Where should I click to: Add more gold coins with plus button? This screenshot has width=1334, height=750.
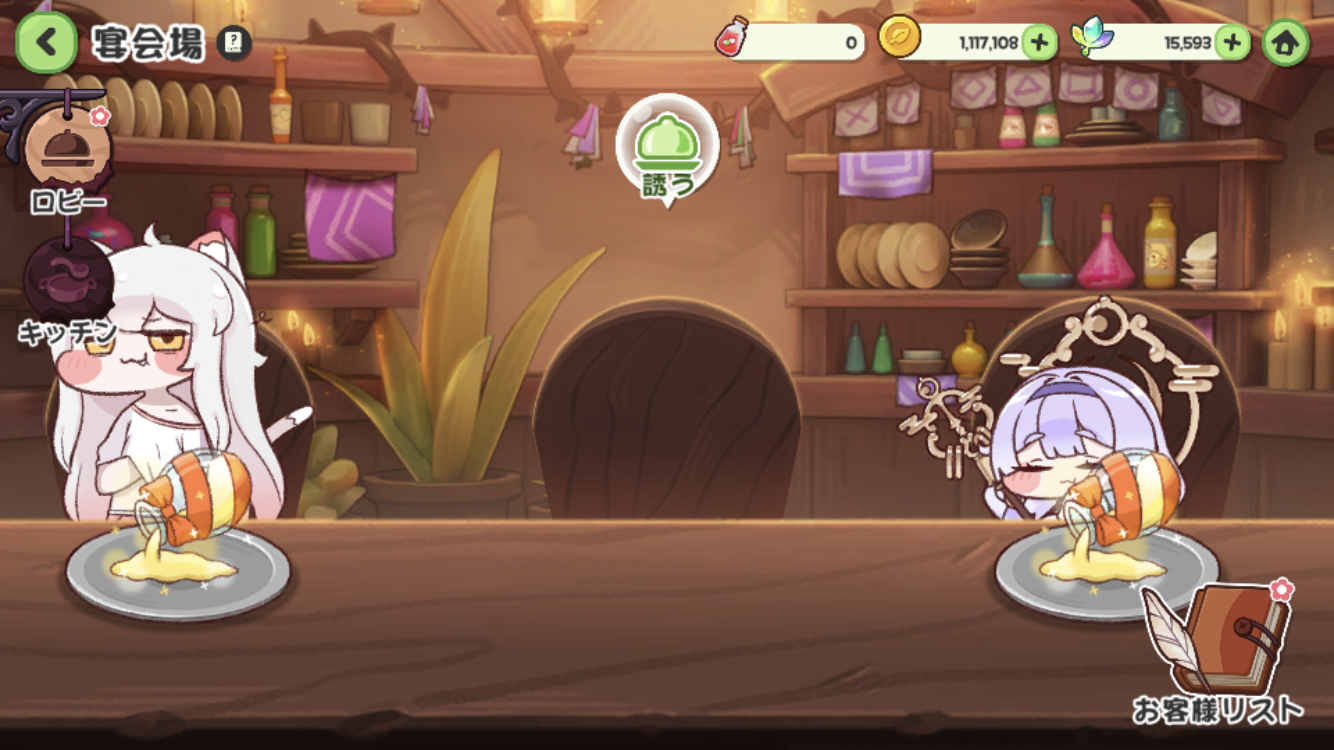pyautogui.click(x=1039, y=43)
